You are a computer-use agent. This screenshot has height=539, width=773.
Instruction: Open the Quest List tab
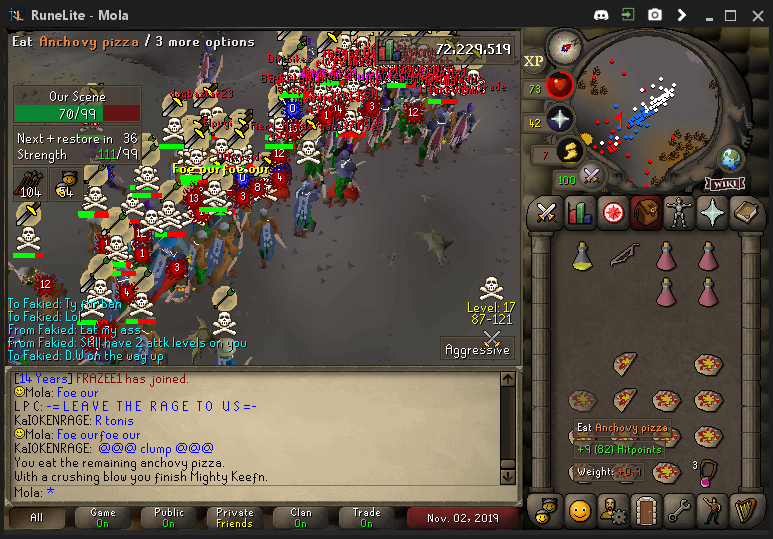click(x=612, y=213)
